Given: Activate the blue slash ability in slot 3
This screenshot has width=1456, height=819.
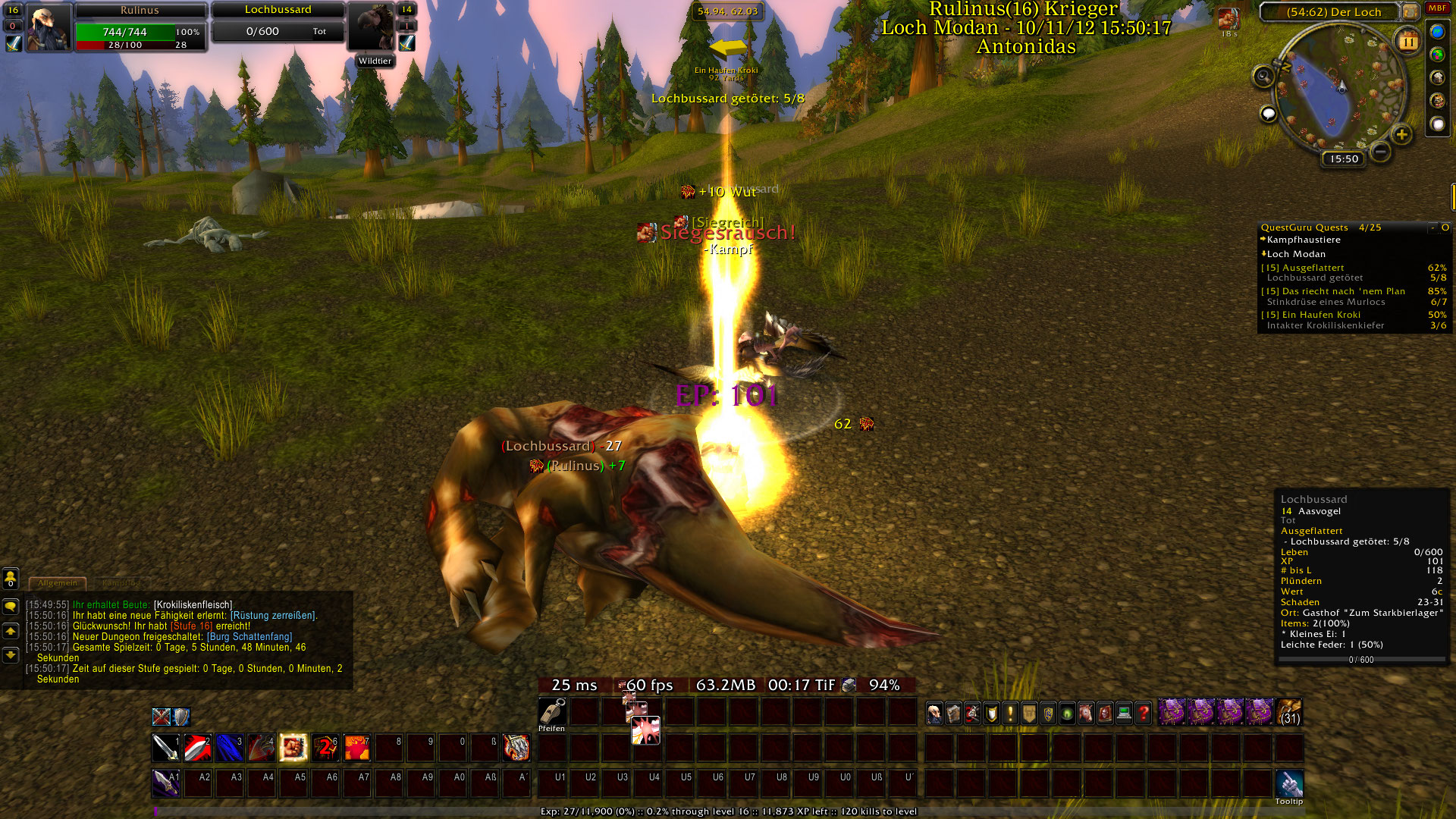Looking at the screenshot, I should click(x=229, y=748).
